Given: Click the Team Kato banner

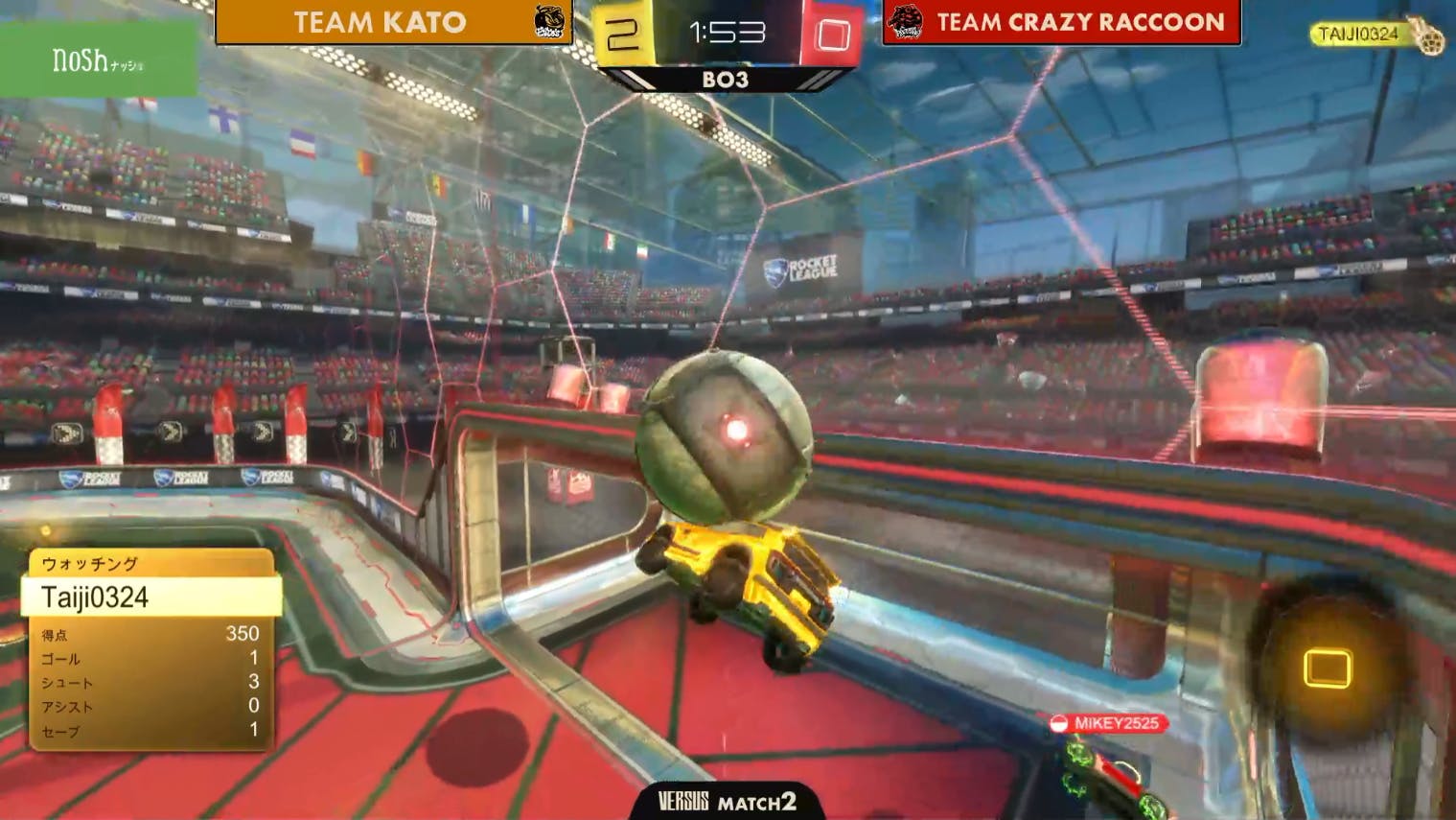Looking at the screenshot, I should pos(393,22).
